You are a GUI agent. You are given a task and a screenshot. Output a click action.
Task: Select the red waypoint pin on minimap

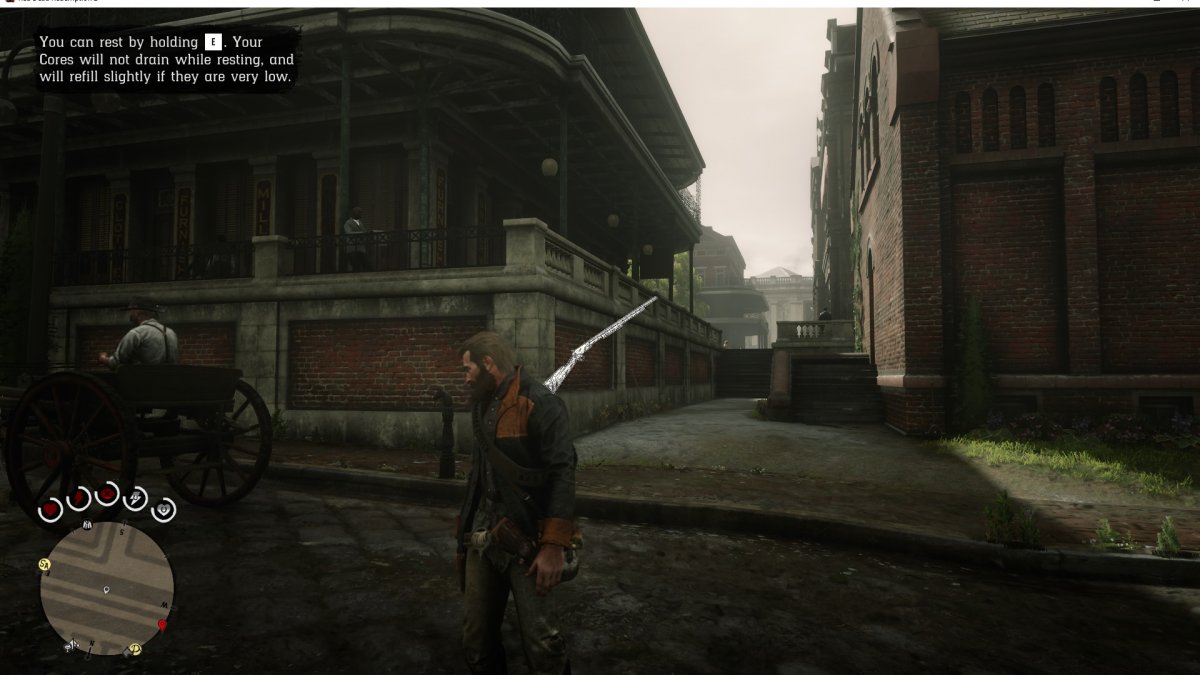tap(162, 625)
